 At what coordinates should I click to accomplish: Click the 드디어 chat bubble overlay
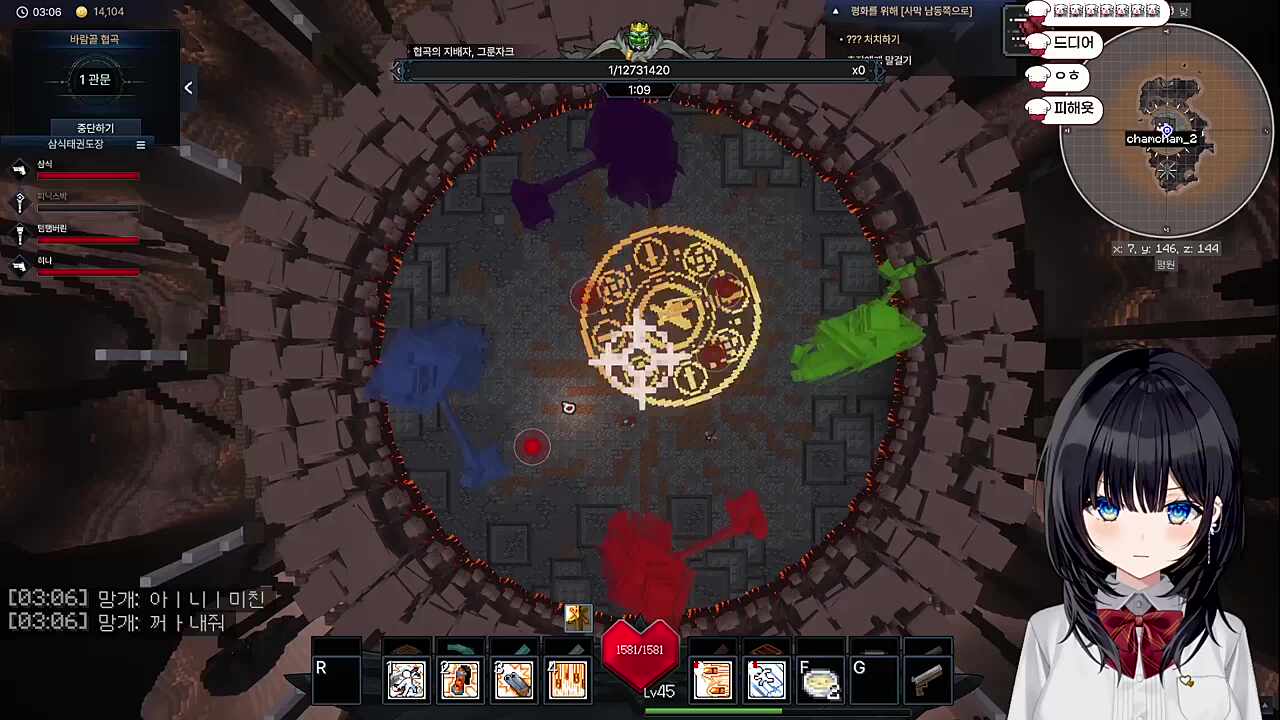[1073, 44]
